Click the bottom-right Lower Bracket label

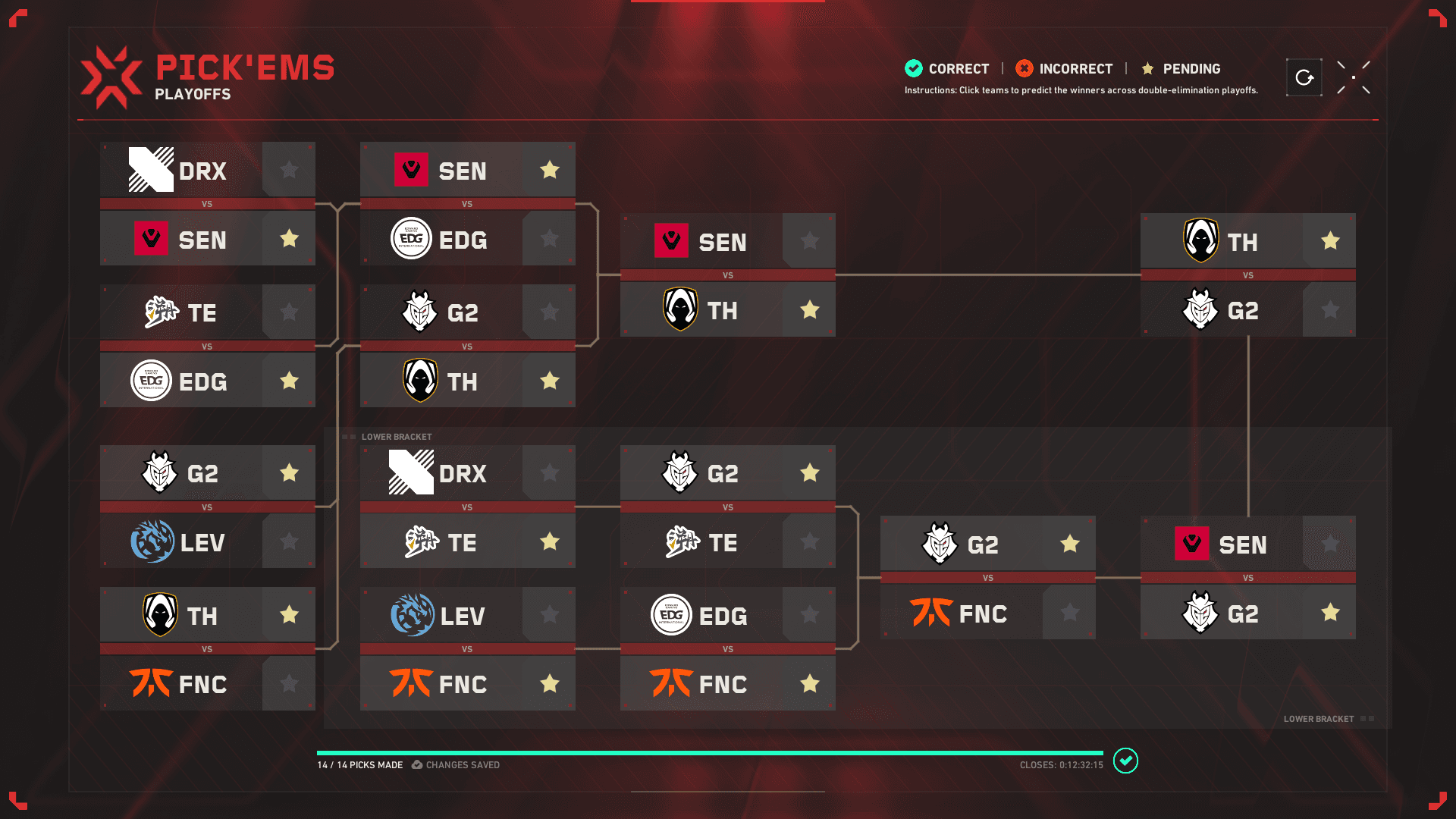[x=1318, y=718]
